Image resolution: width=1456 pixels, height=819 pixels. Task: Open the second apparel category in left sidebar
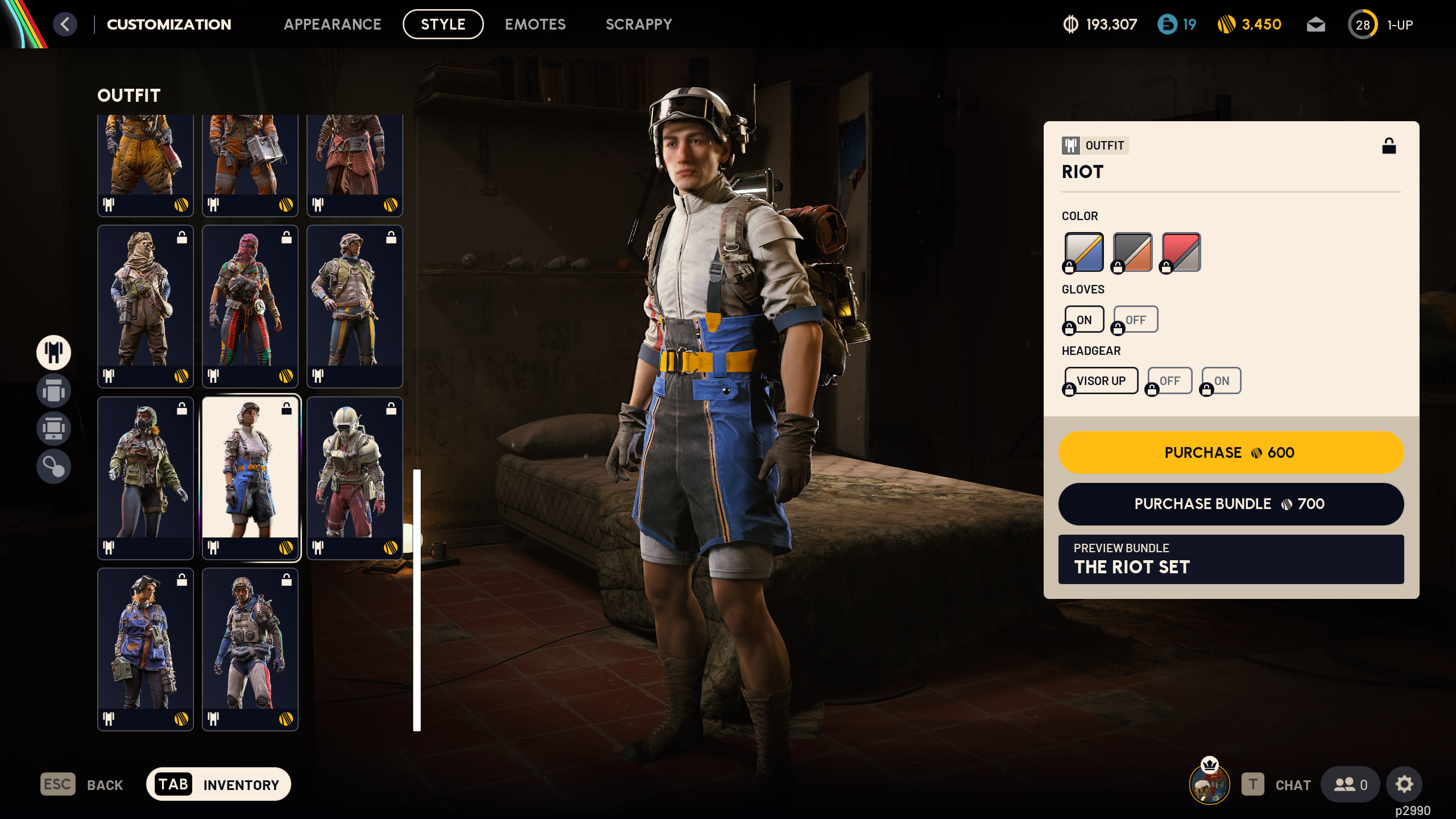[x=53, y=391]
